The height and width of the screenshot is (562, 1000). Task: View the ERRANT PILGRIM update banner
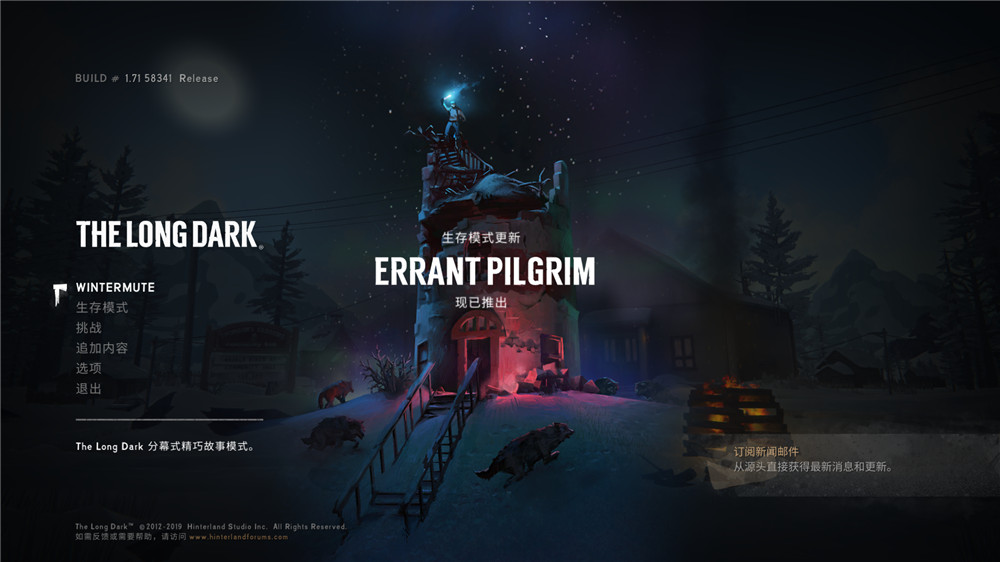(x=485, y=270)
